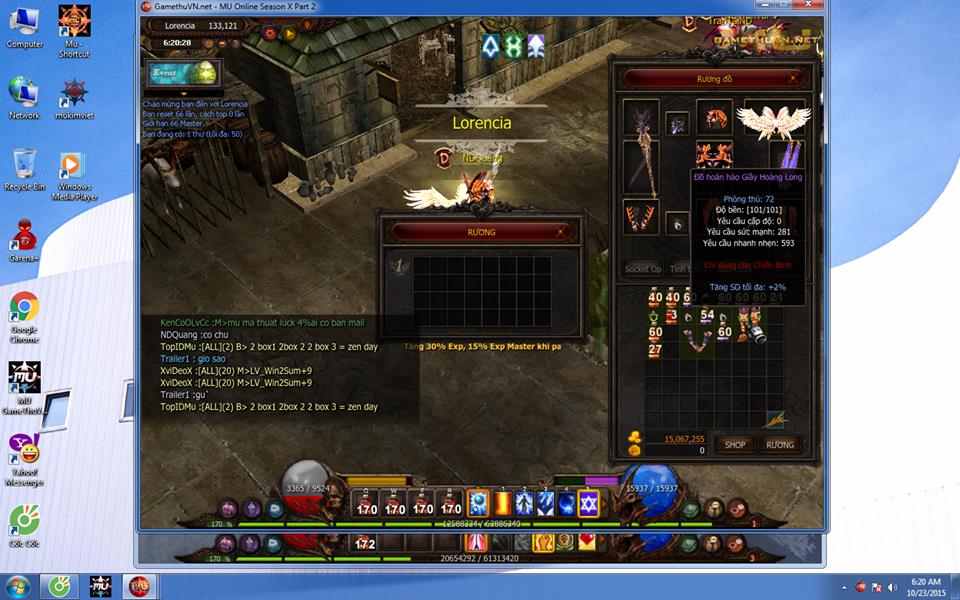
Task: Open the SHOP from the inventory
Action: point(735,445)
